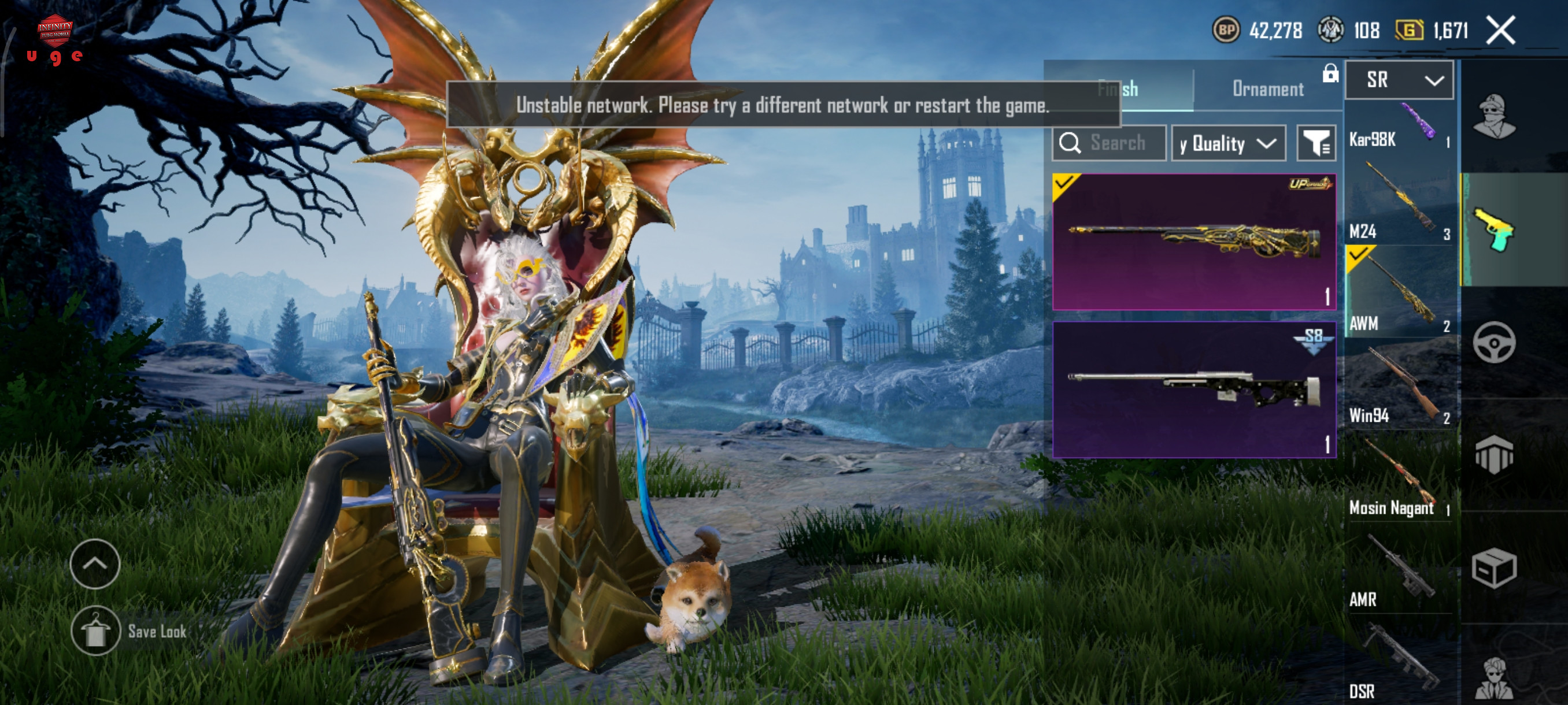Image resolution: width=1568 pixels, height=705 pixels.
Task: Choose Win94 in the weapon list
Action: (x=1399, y=385)
